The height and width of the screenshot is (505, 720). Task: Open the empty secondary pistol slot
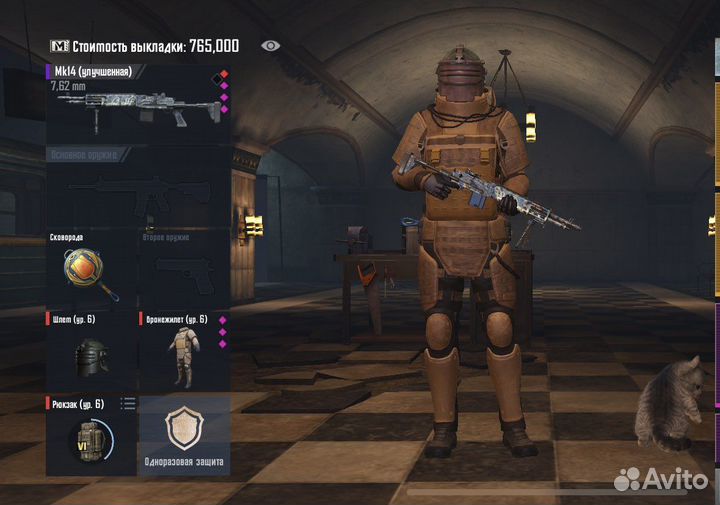coord(183,272)
